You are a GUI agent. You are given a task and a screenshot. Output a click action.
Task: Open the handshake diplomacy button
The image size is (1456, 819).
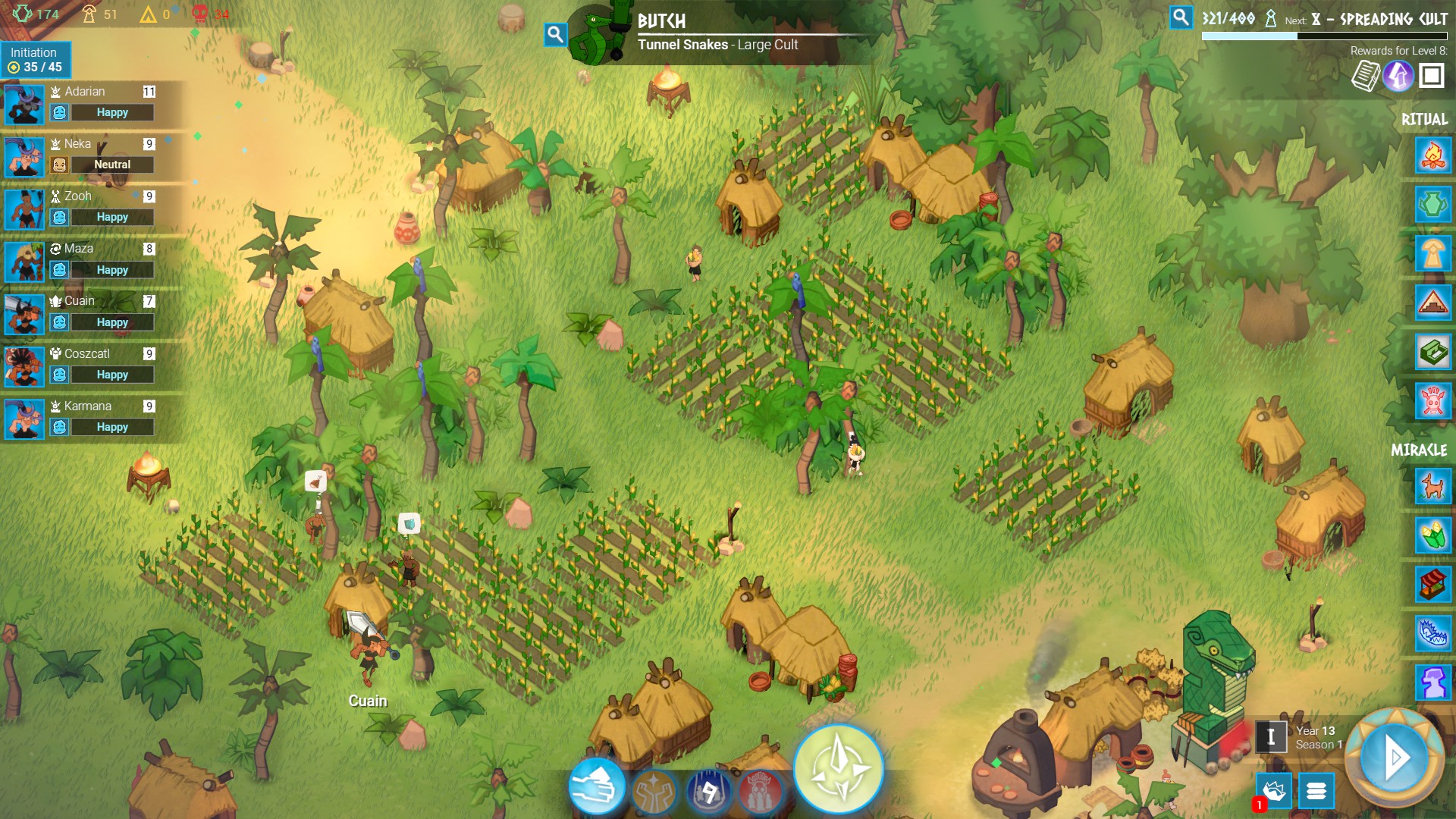pyautogui.click(x=1274, y=791)
